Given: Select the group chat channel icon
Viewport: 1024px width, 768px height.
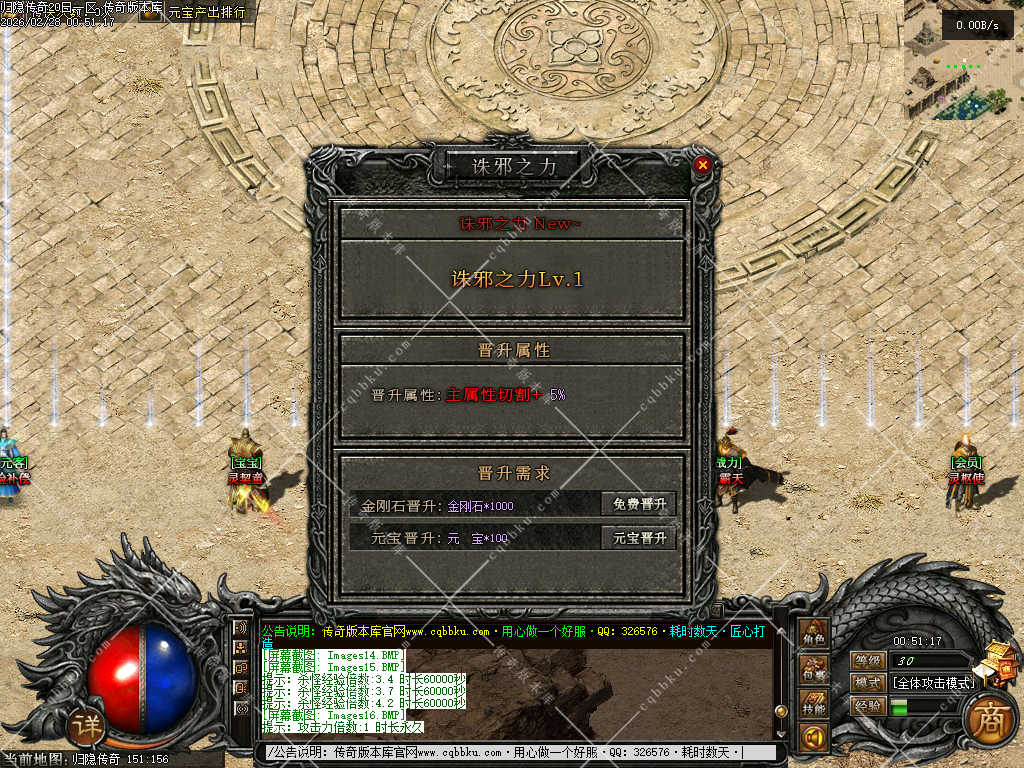Looking at the screenshot, I should click(x=241, y=648).
